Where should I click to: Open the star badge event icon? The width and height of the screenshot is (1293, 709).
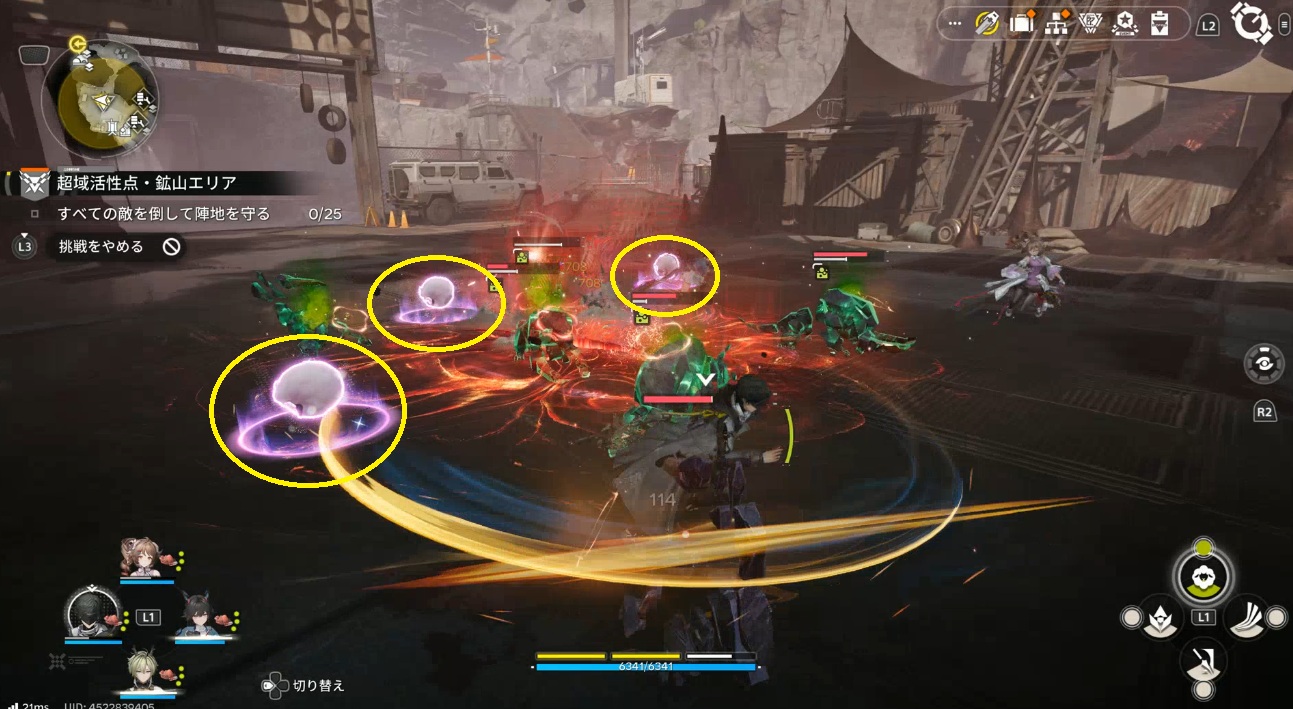[x=1125, y=24]
